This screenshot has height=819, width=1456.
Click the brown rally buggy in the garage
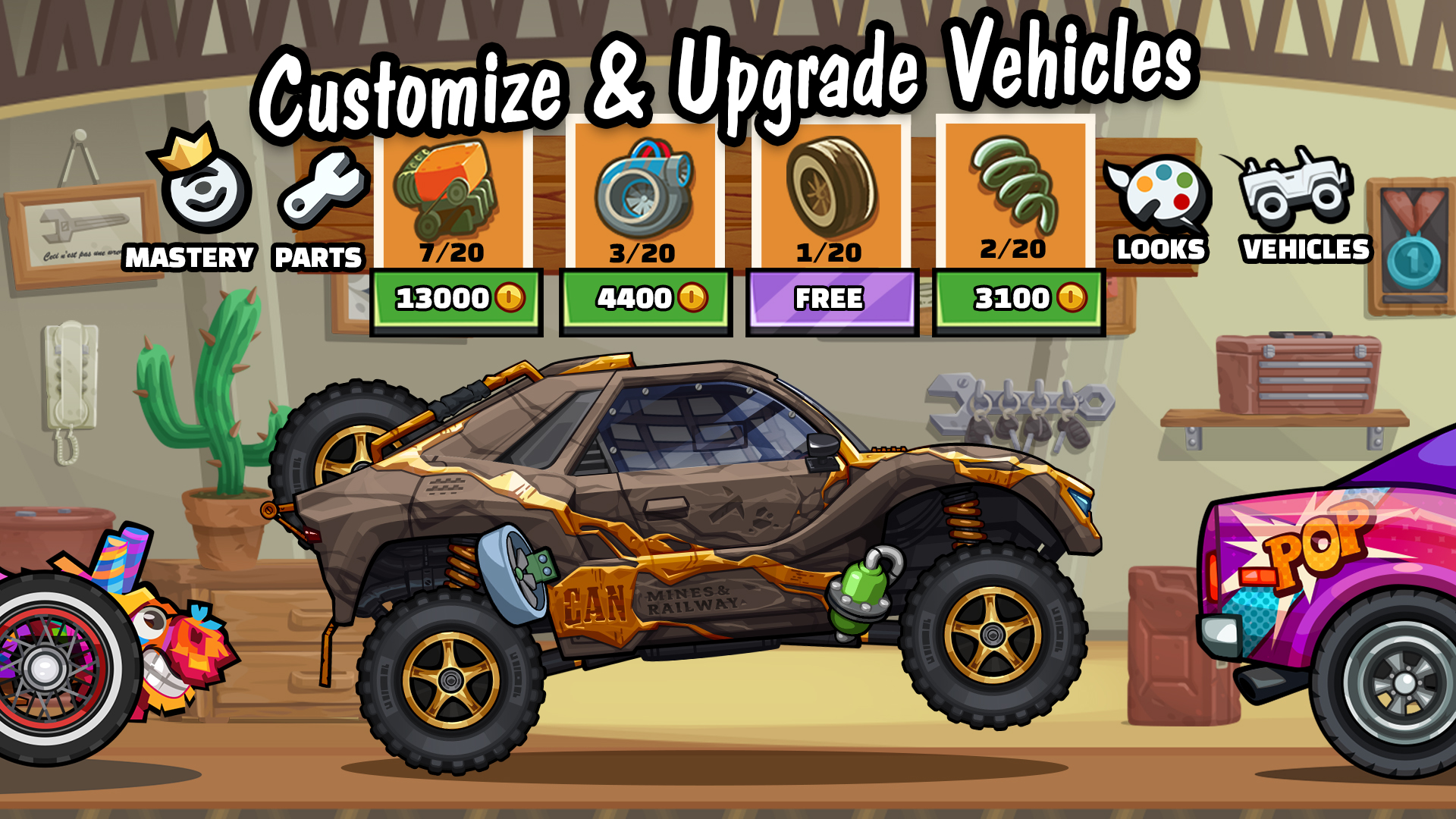coord(682,531)
